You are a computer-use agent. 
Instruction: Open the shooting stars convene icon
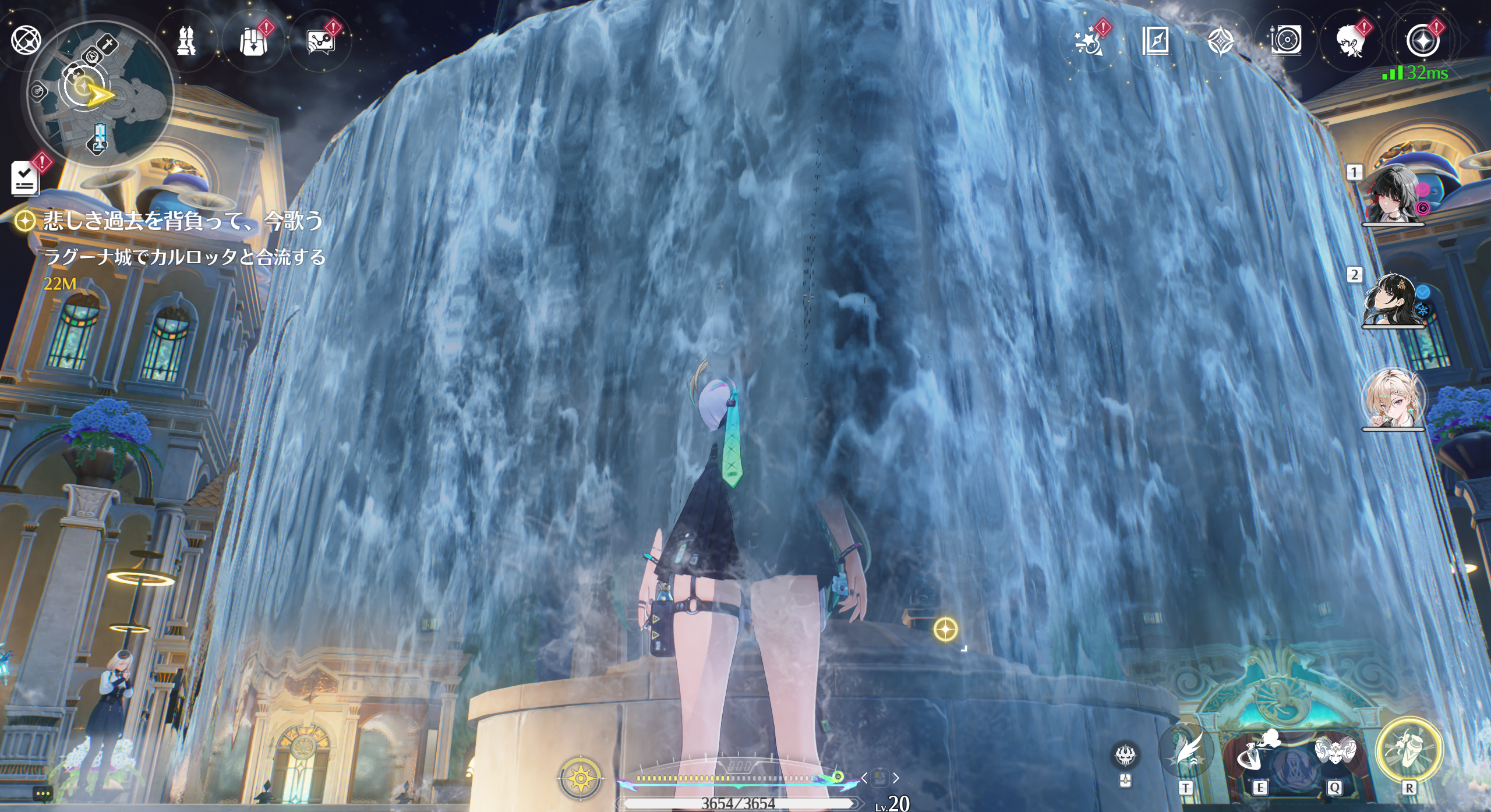[1088, 41]
